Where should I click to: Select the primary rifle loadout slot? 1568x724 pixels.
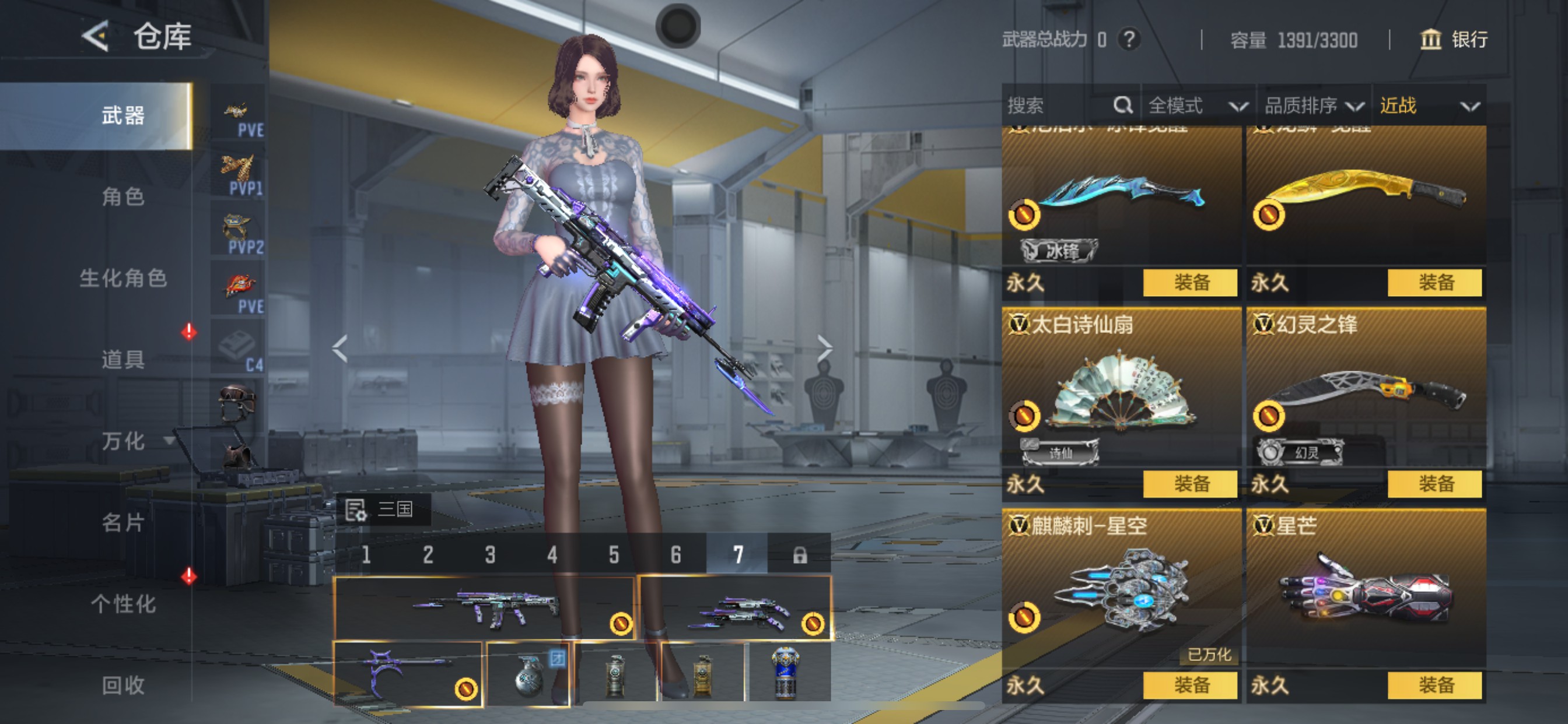click(484, 608)
